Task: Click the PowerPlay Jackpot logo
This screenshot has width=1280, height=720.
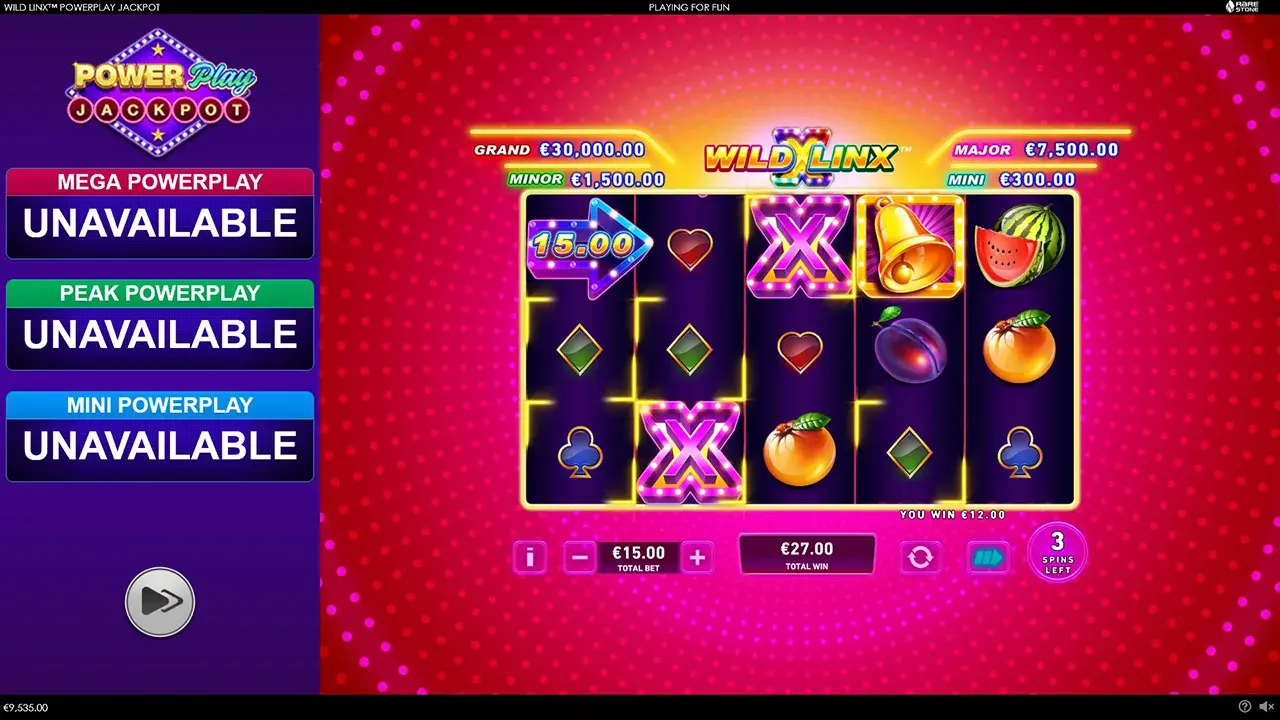Action: [160, 90]
